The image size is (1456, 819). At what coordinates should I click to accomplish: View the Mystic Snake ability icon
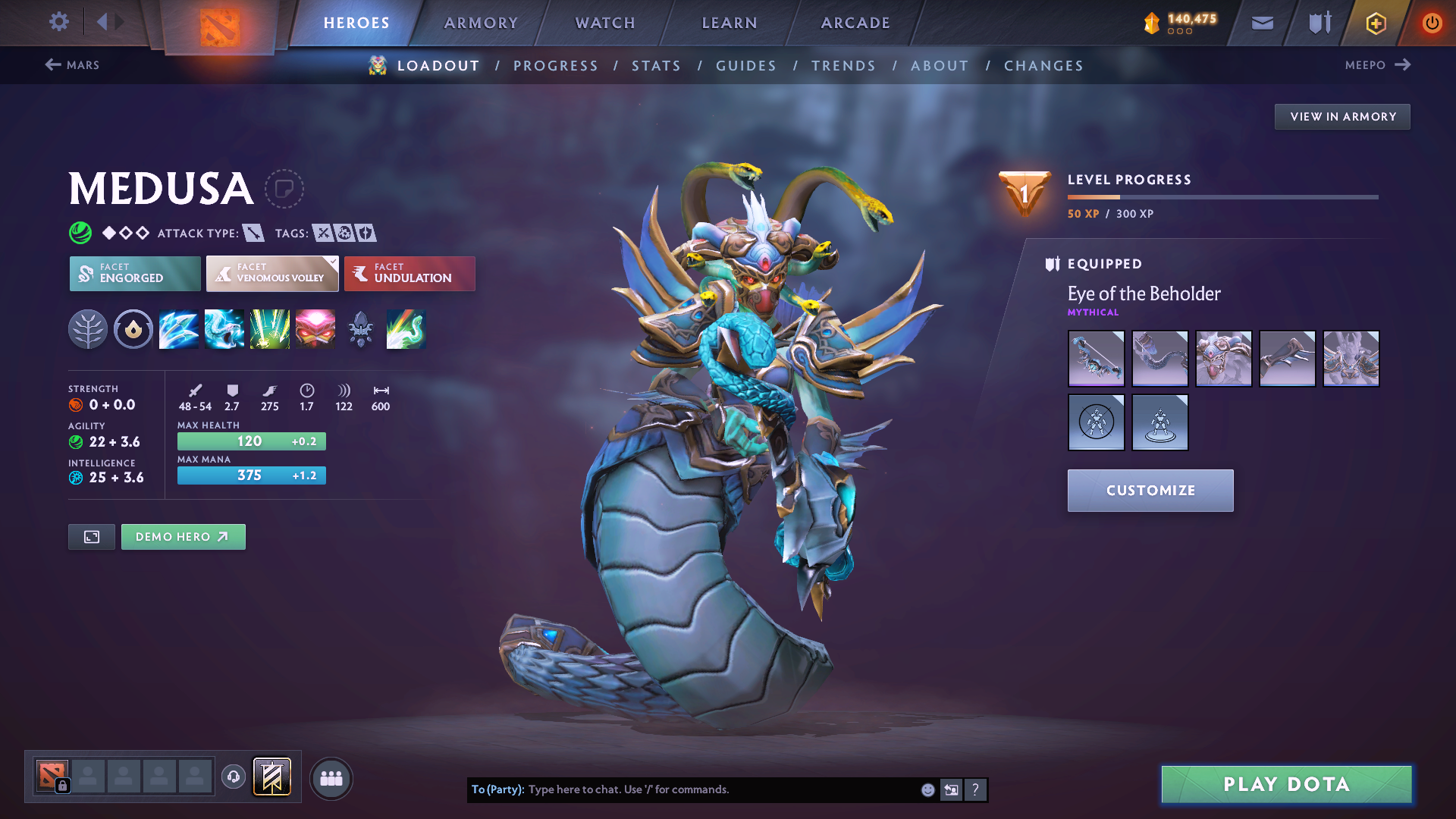coord(224,329)
